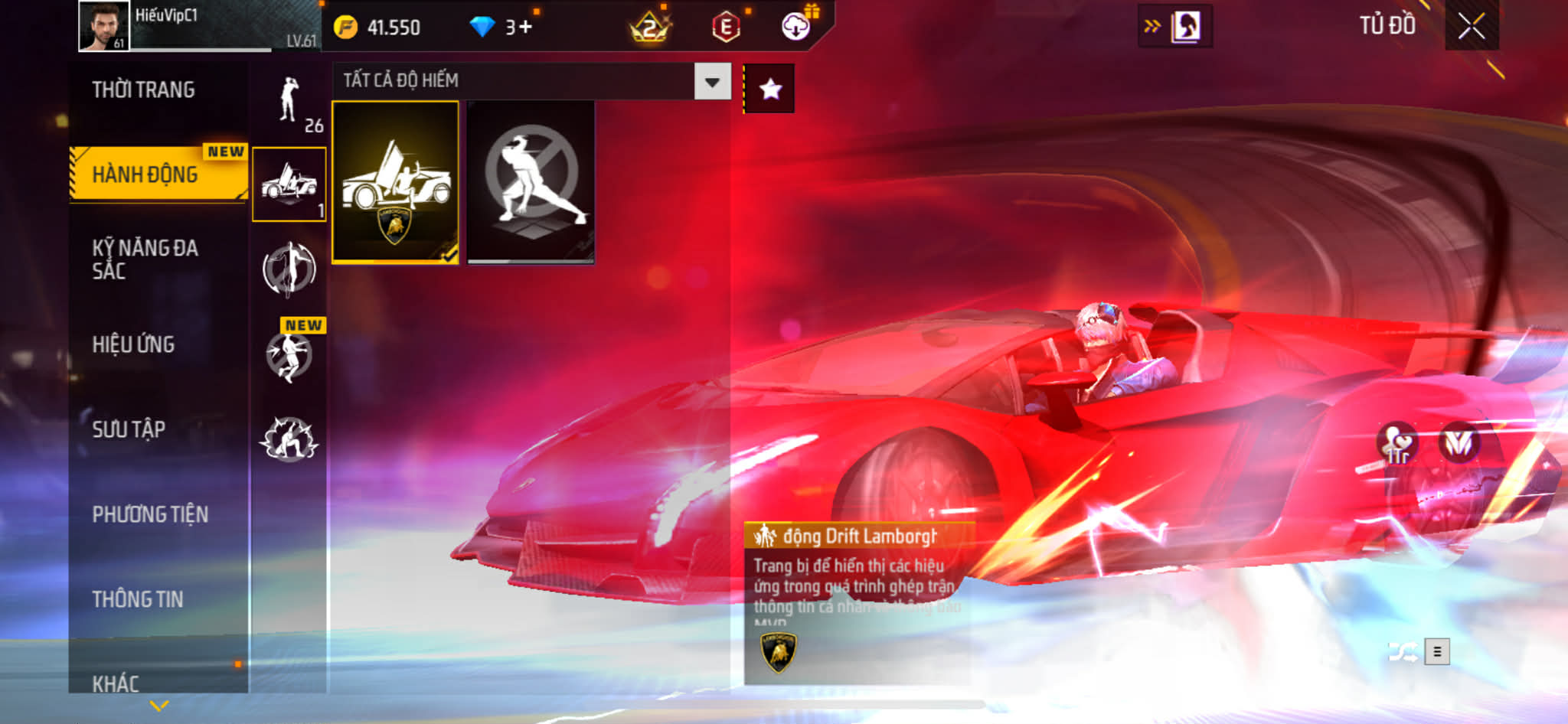
Task: Choose the crossed-out no-emote tile
Action: coord(531,182)
